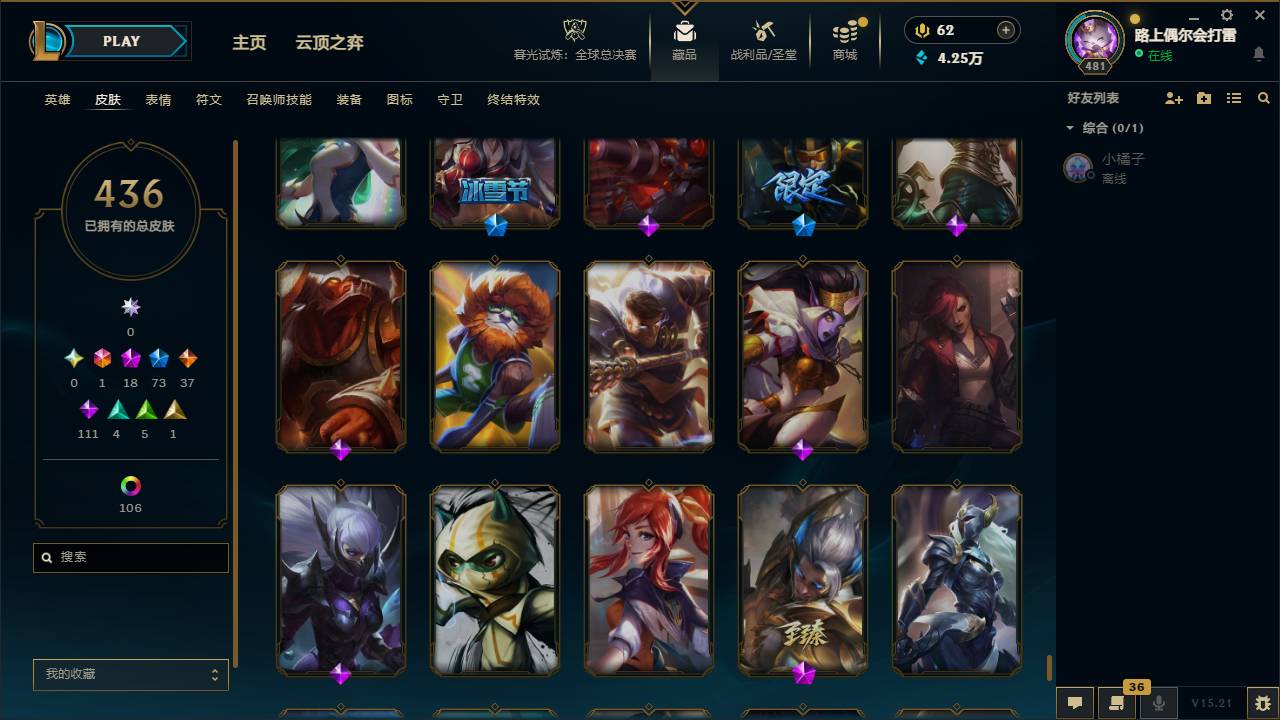Open the create friend group folder icon
The height and width of the screenshot is (720, 1280).
coord(1203,98)
